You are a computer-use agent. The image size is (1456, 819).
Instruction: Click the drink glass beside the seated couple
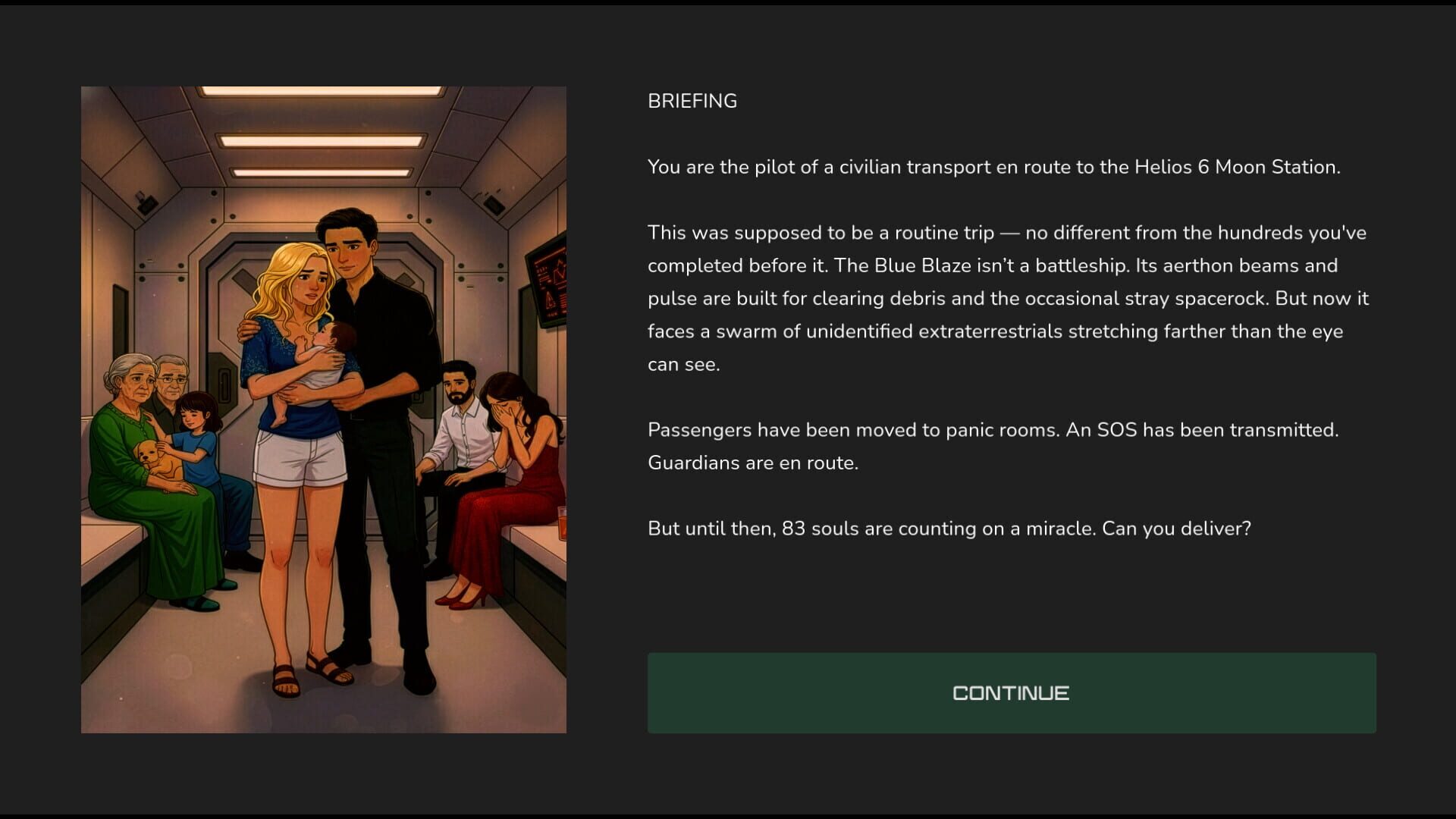click(561, 523)
